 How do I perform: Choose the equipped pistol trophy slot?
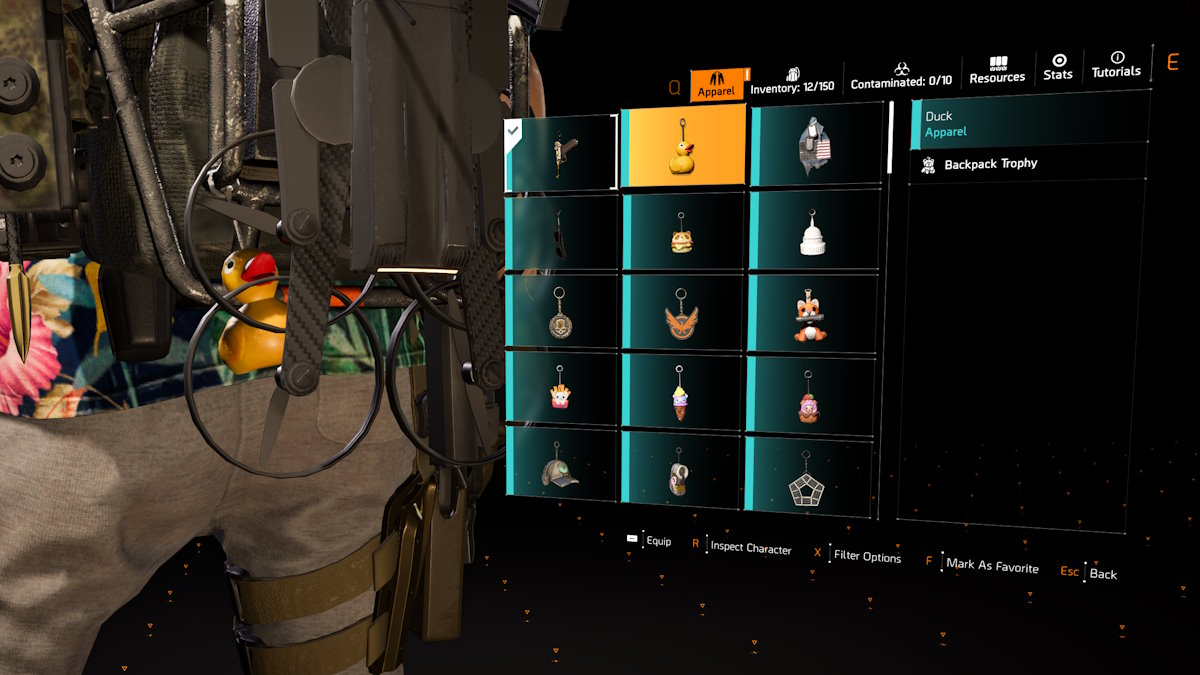561,153
